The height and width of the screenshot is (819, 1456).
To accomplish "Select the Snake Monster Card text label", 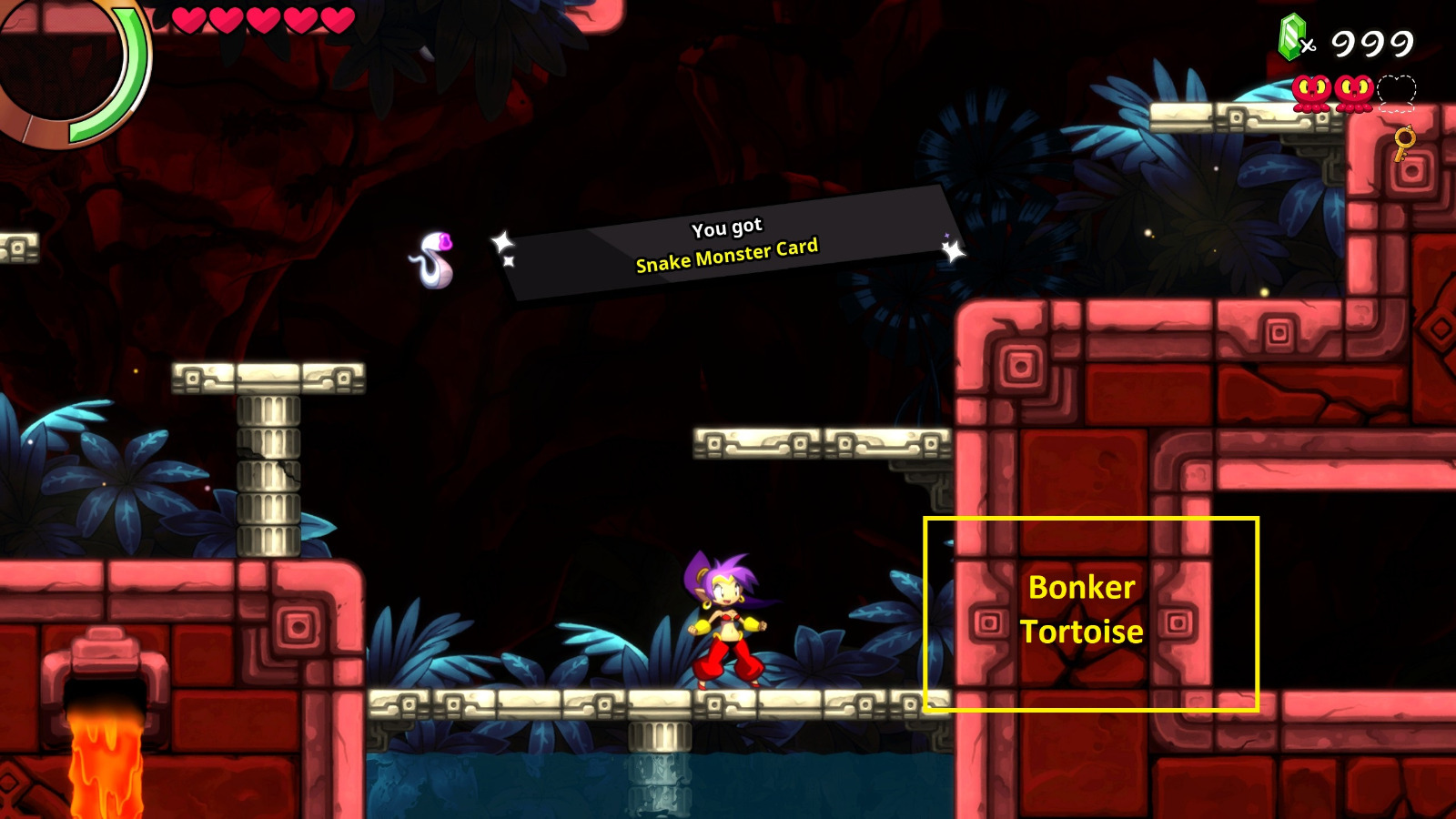I will tap(728, 258).
